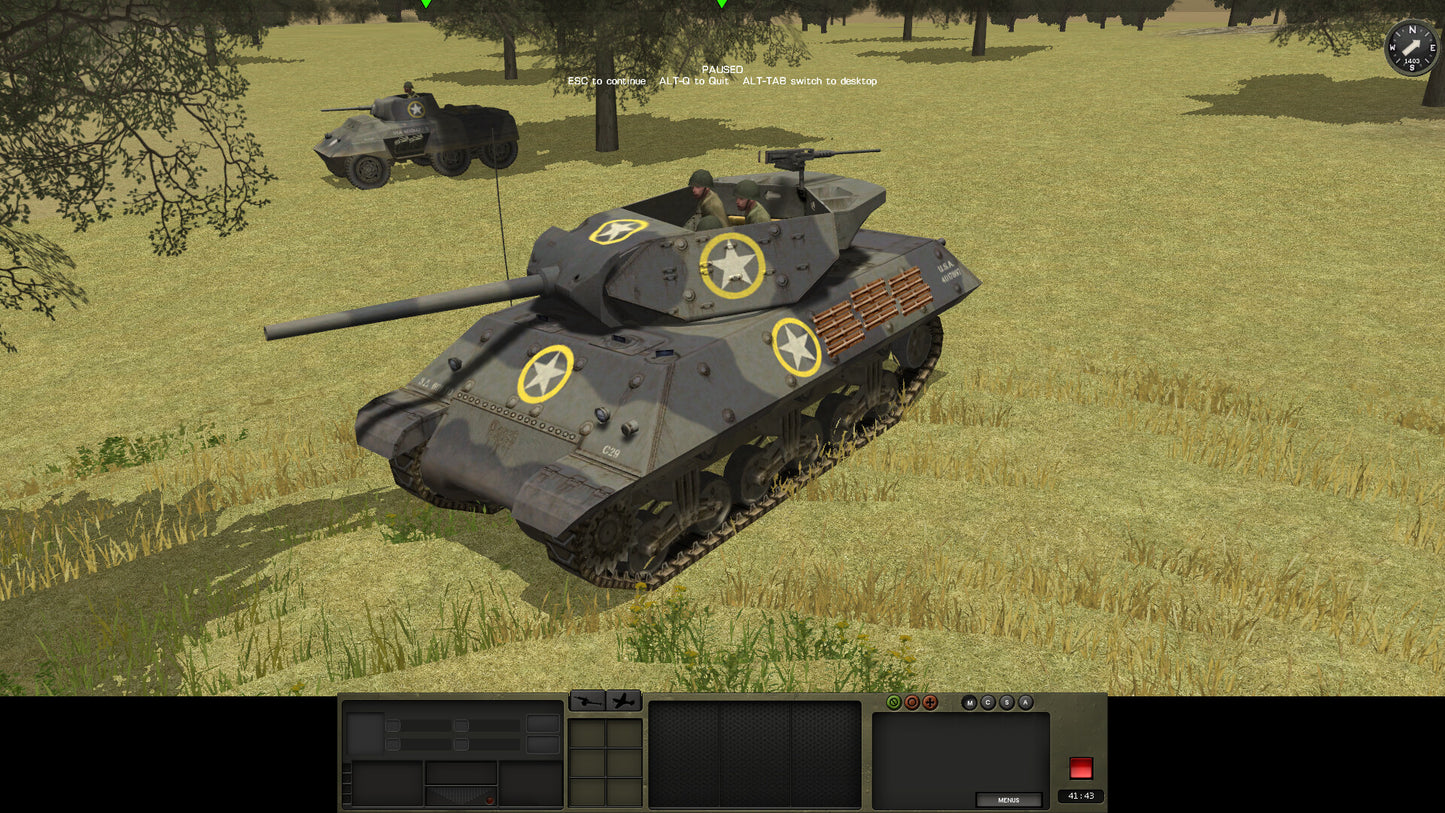Open the MENUS panel
1445x813 pixels.
tap(1009, 799)
